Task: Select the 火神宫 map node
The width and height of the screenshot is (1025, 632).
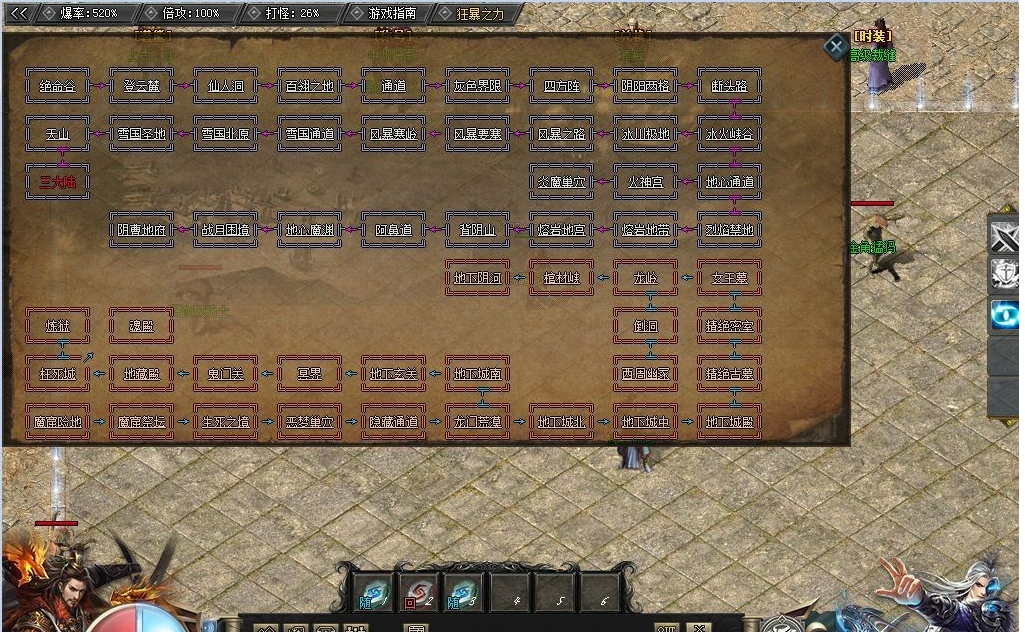Action: [645, 182]
